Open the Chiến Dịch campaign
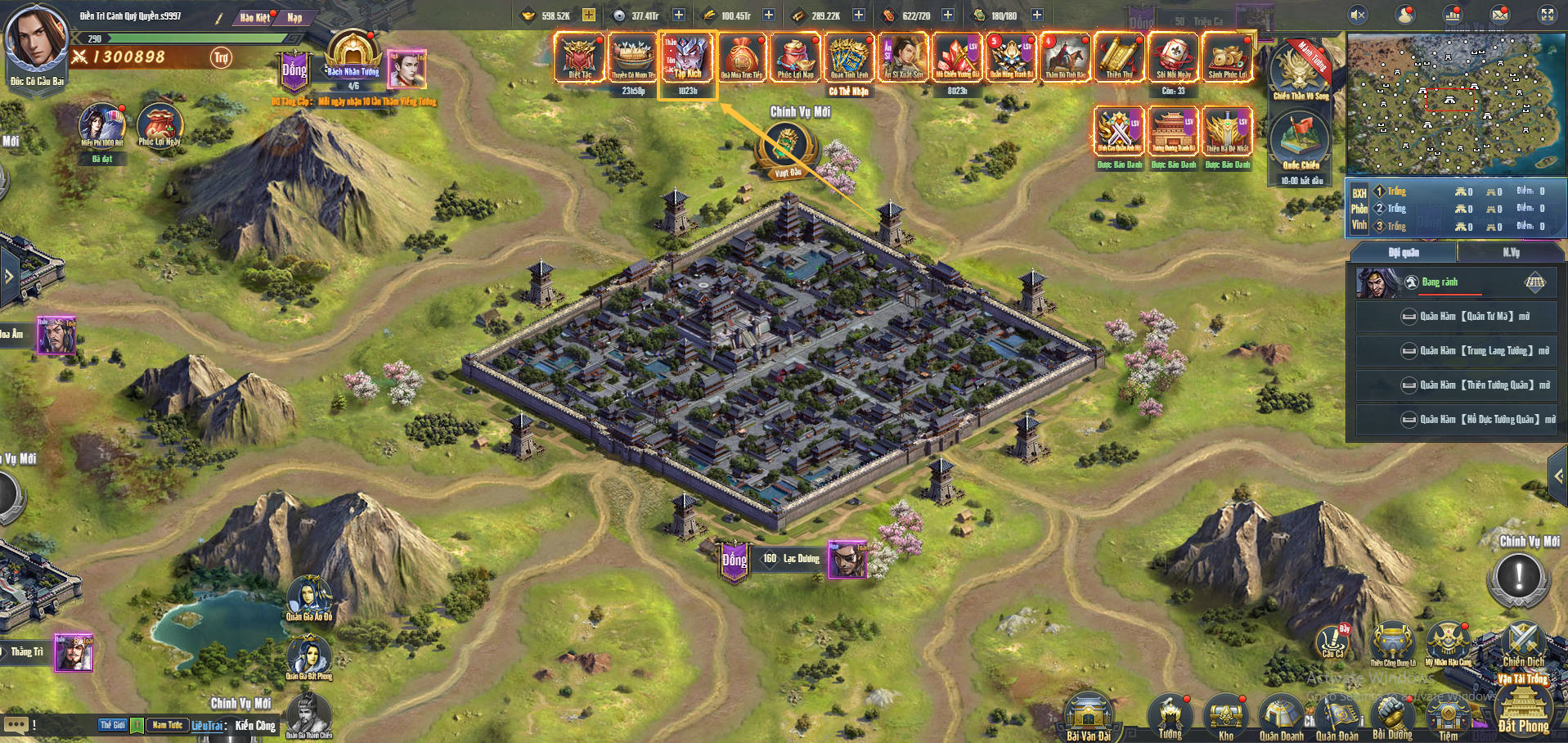 click(1524, 643)
